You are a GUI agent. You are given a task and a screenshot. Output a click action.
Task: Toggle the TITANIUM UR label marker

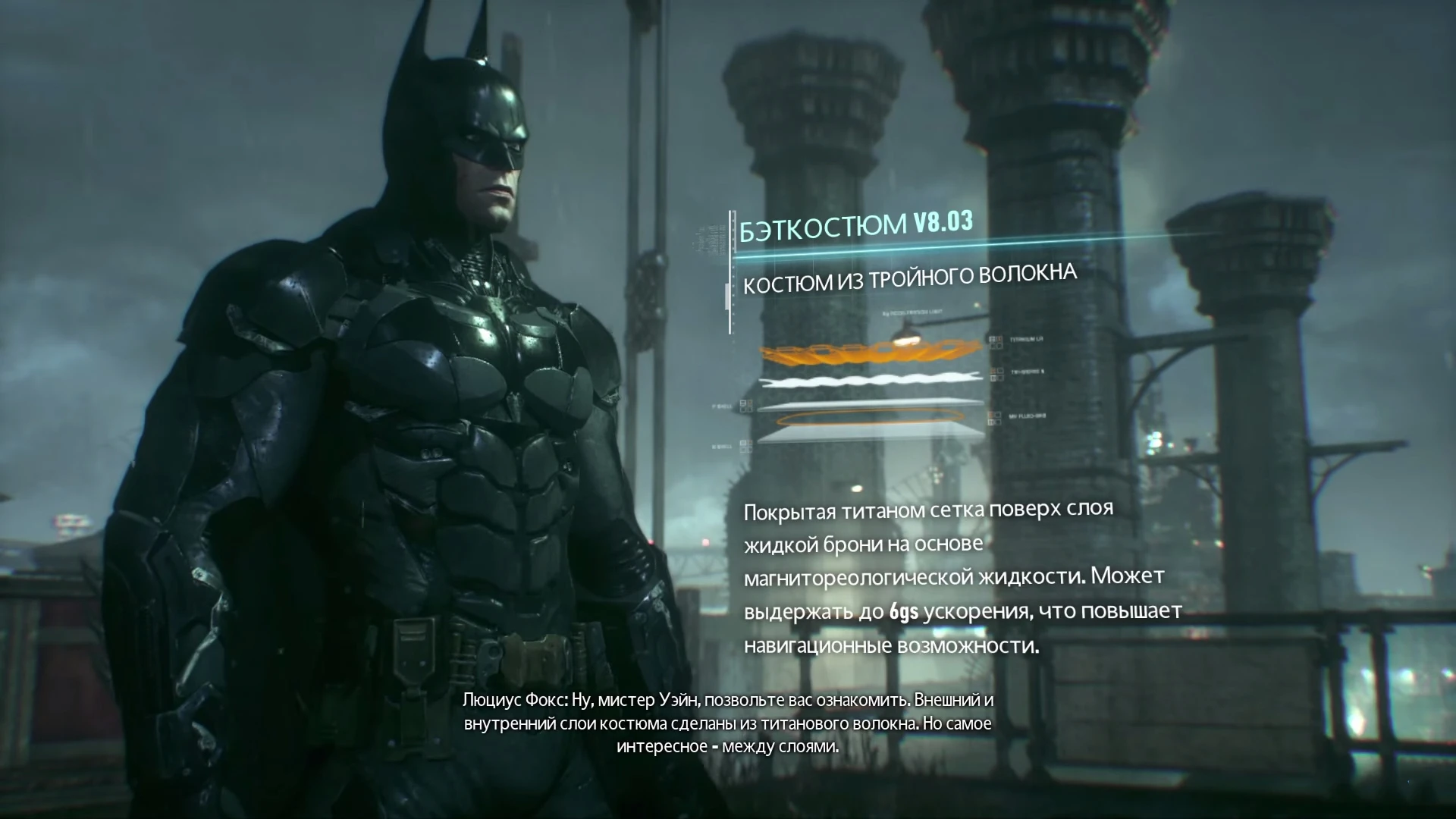click(1025, 339)
